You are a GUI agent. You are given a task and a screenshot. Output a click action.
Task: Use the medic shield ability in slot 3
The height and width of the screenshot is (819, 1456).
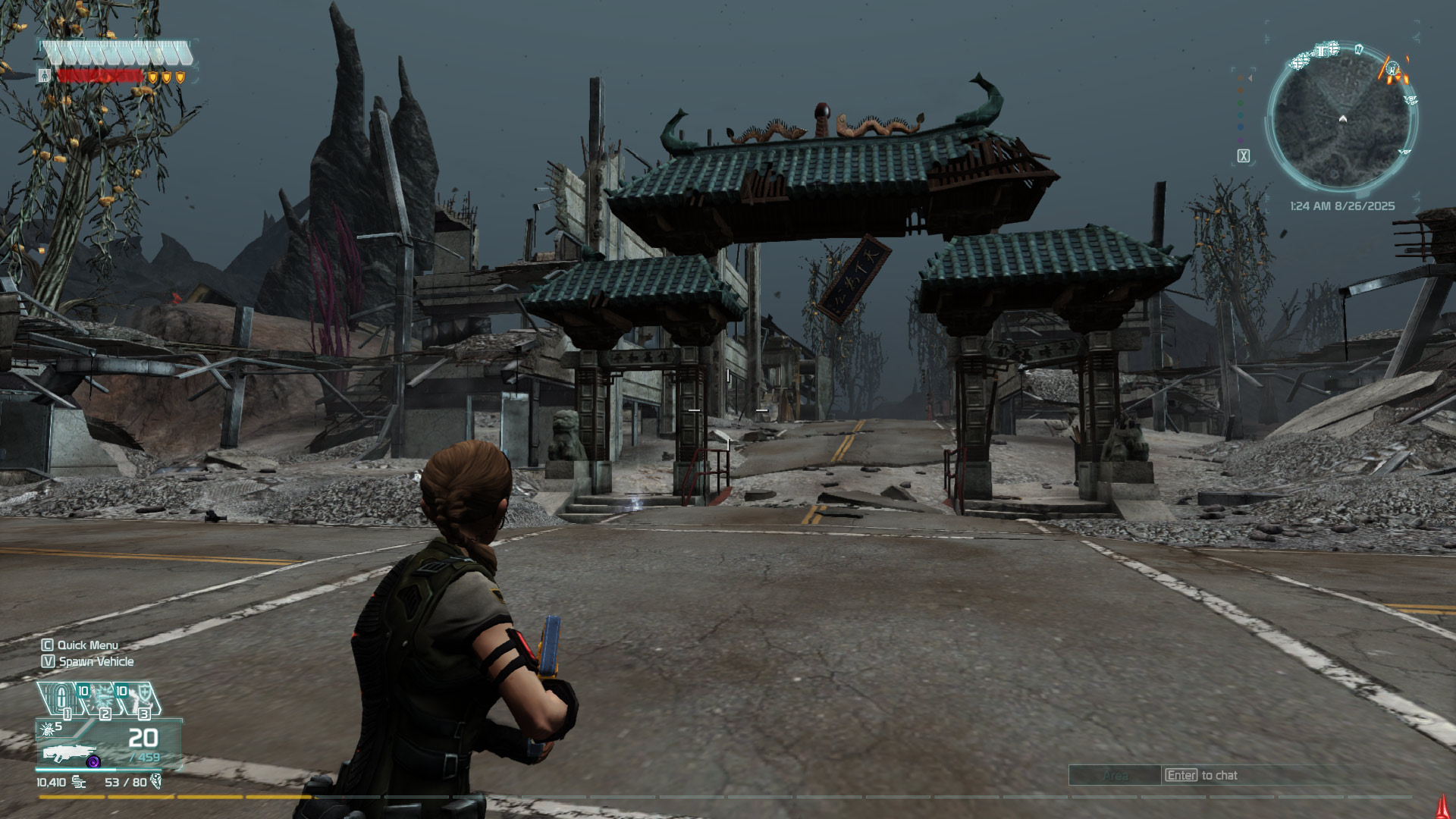click(140, 698)
